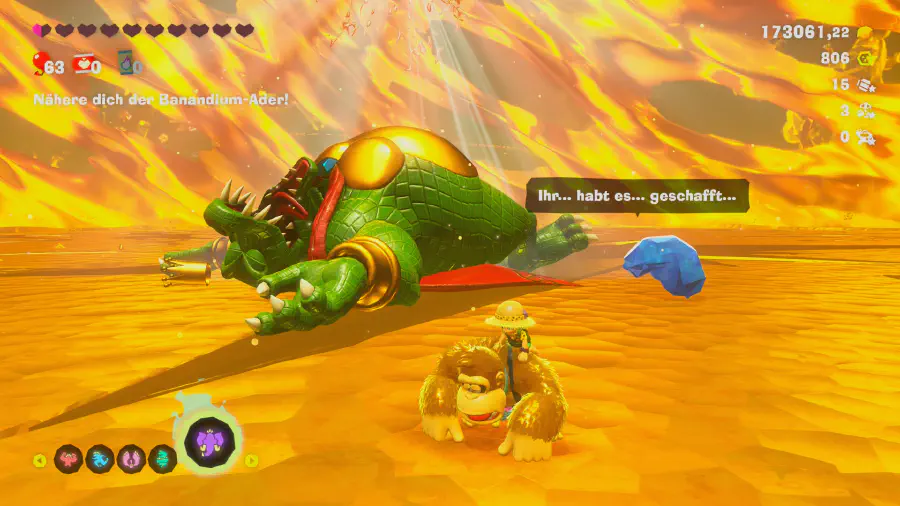Select the red balloon item icon
The image size is (900, 506).
point(40,65)
